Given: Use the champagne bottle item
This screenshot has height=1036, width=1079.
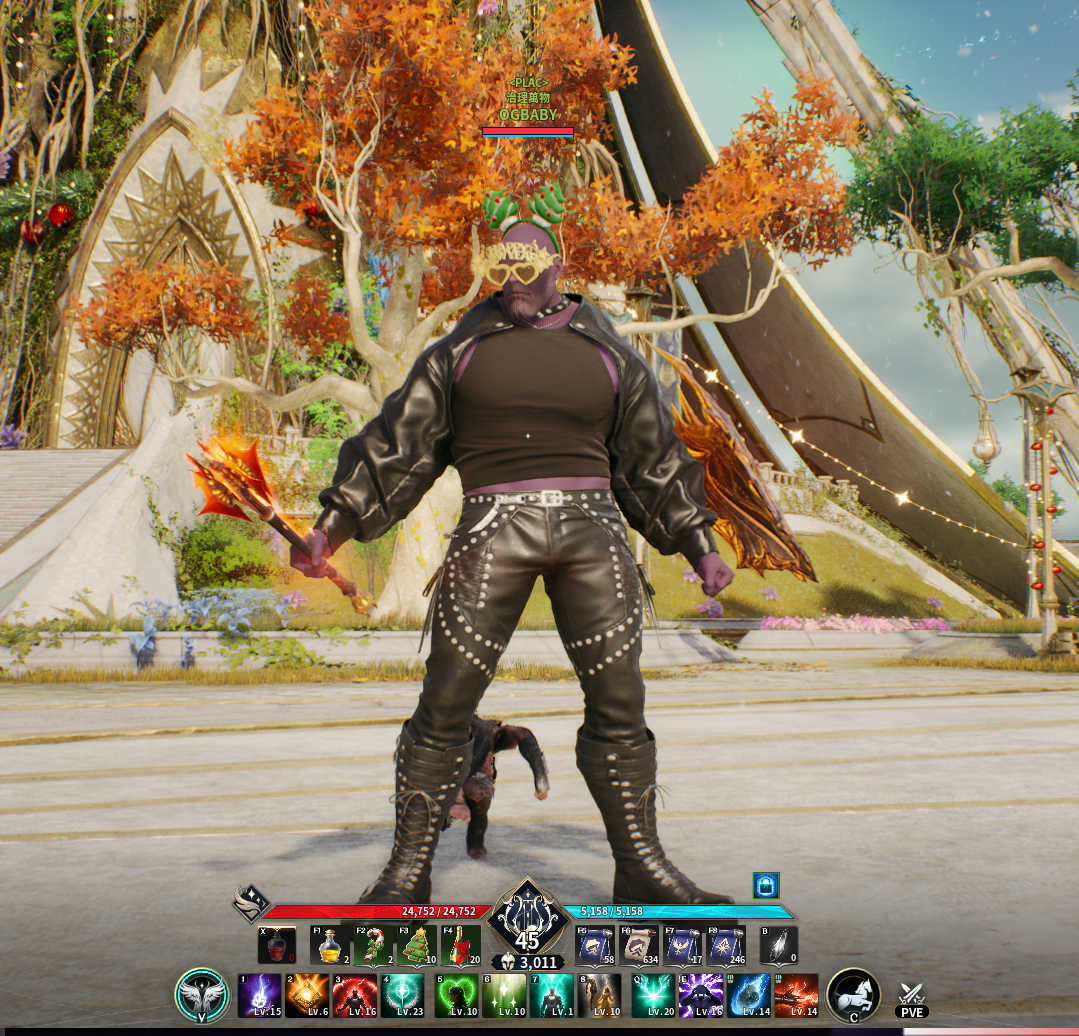Looking at the screenshot, I should (461, 945).
